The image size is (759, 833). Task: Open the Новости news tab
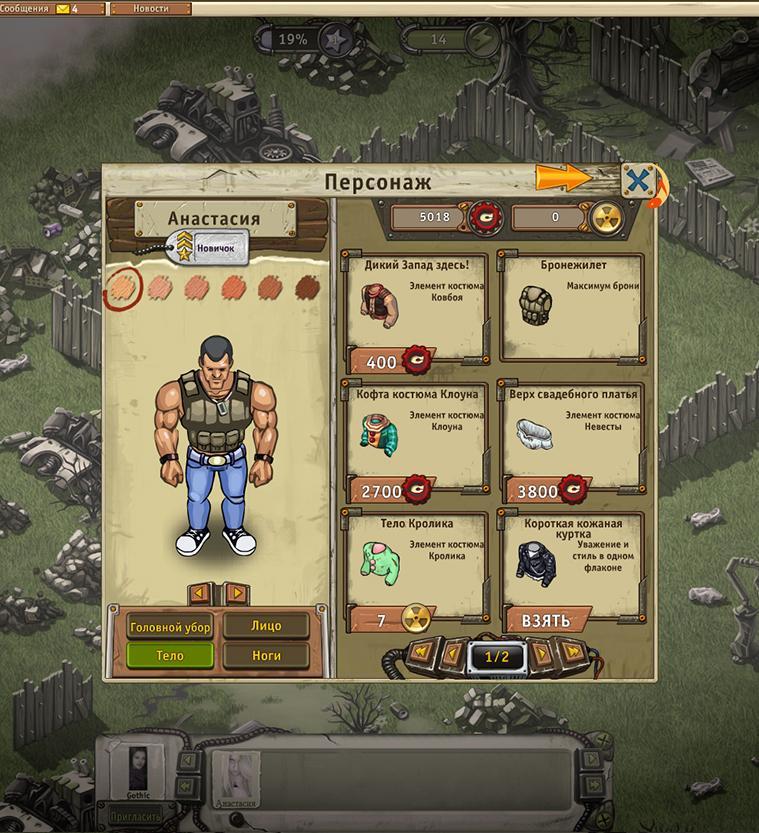point(150,9)
